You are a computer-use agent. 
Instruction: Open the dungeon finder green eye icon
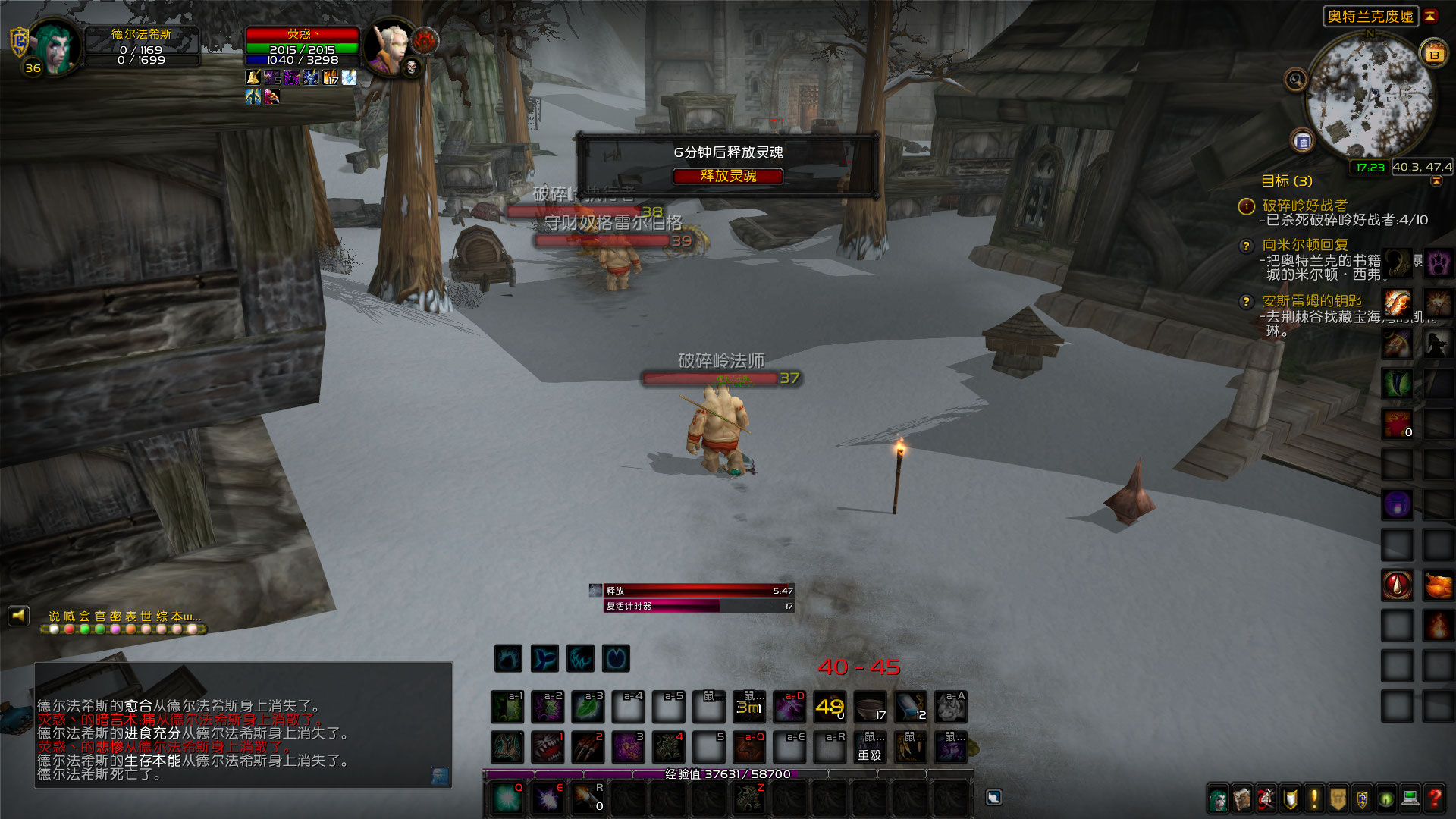1386,798
